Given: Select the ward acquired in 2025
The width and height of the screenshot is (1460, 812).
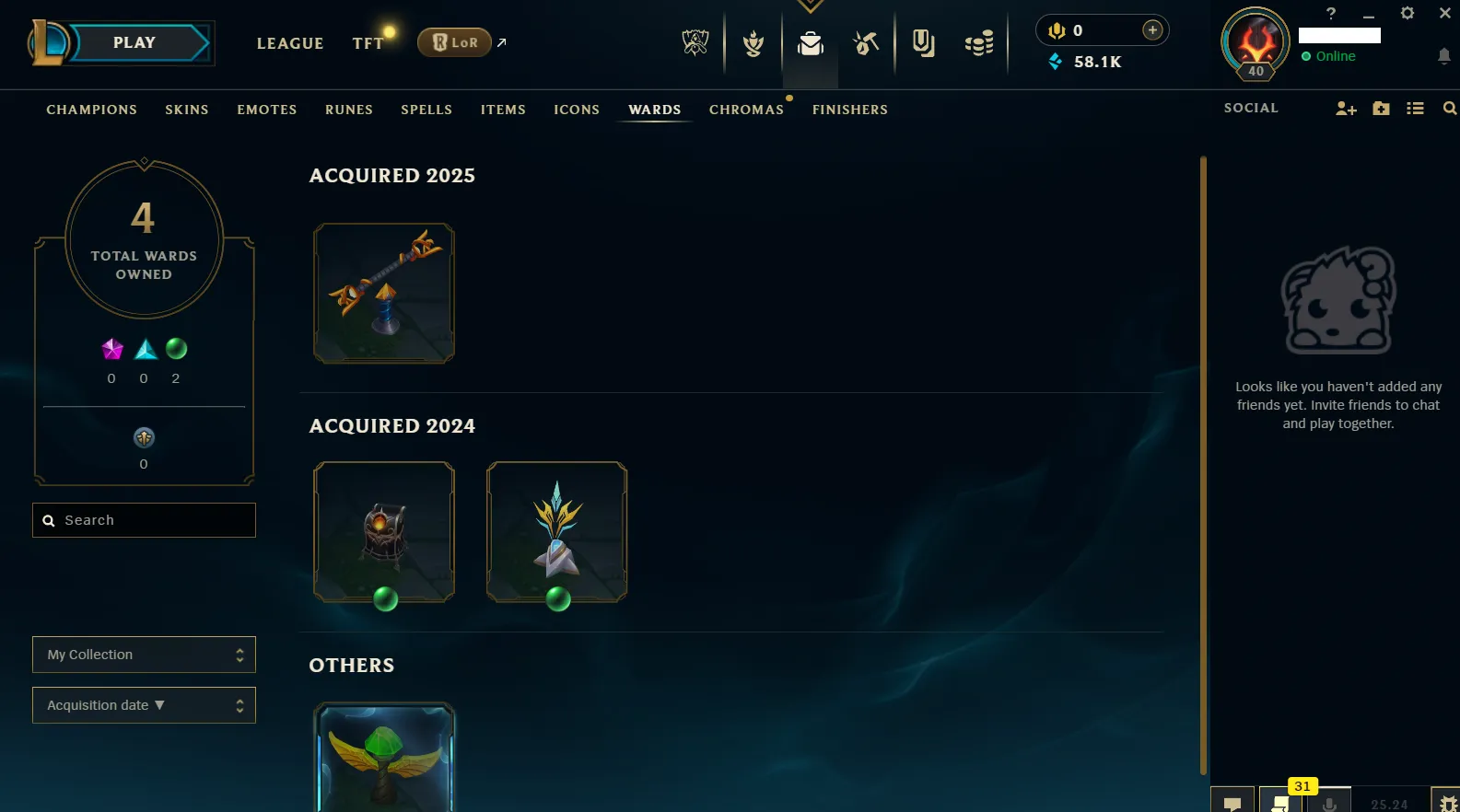Looking at the screenshot, I should coord(384,293).
